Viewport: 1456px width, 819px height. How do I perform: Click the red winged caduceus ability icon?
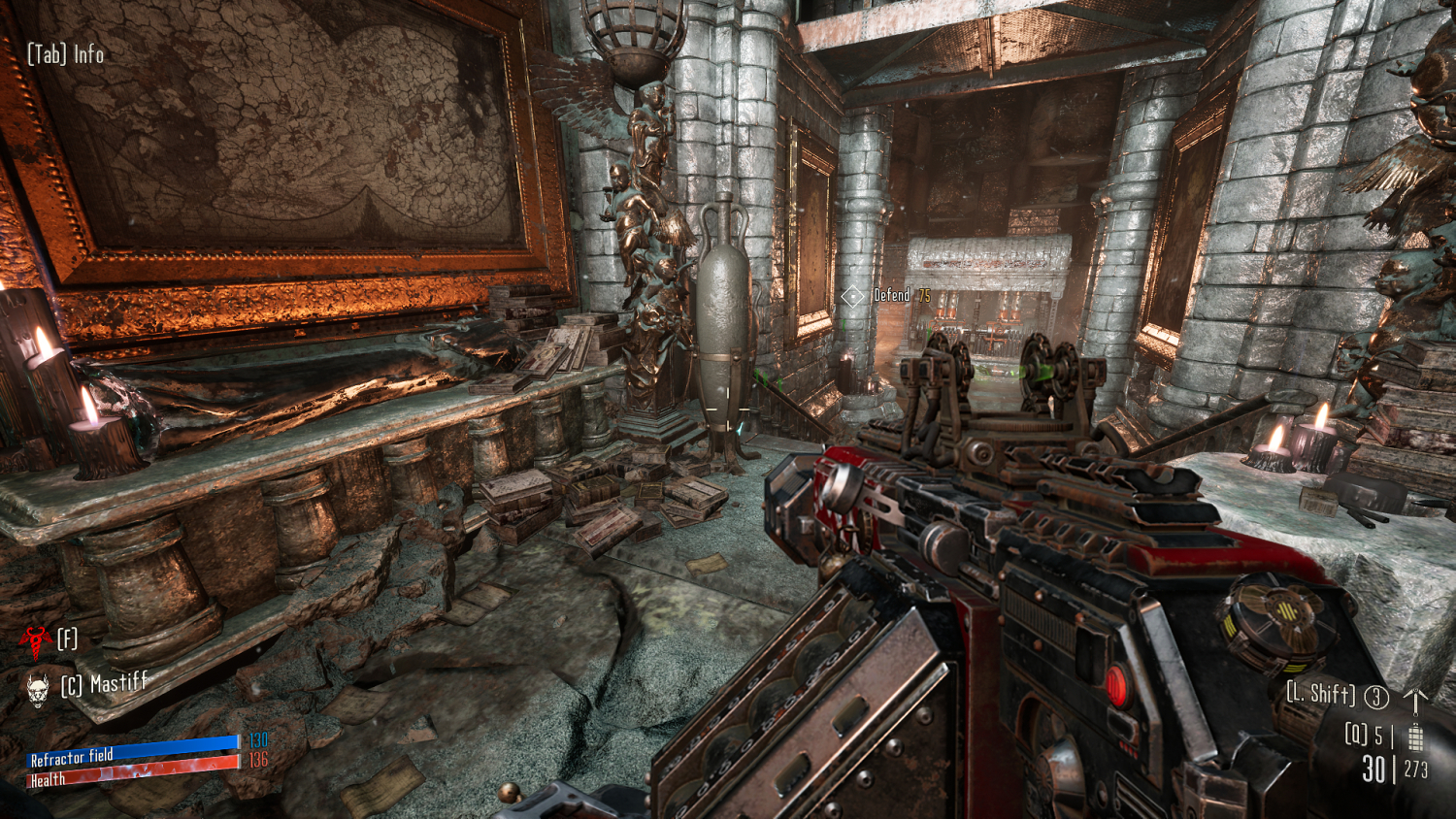[x=35, y=639]
